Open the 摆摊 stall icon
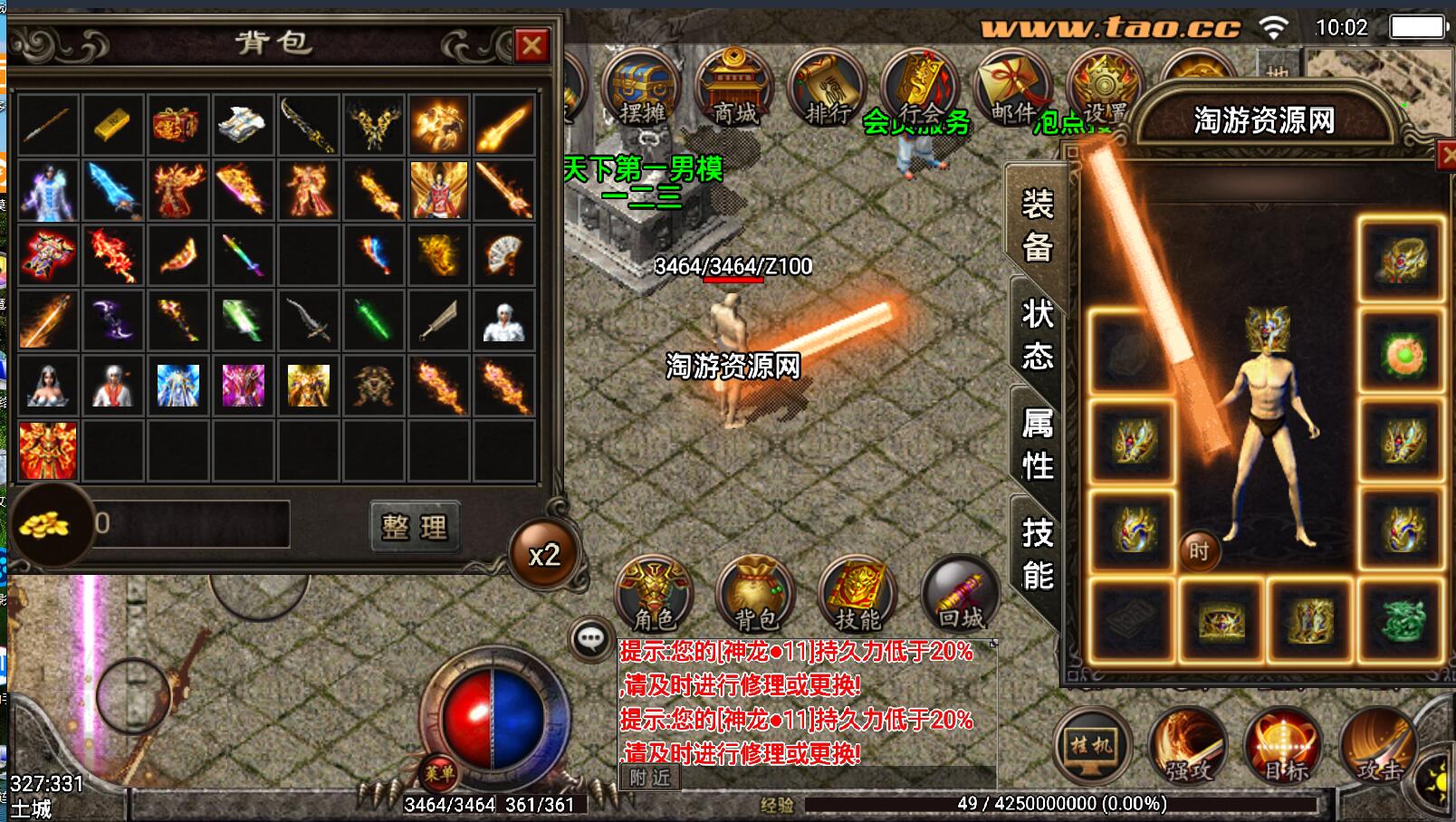The height and width of the screenshot is (822, 1456). (x=641, y=89)
